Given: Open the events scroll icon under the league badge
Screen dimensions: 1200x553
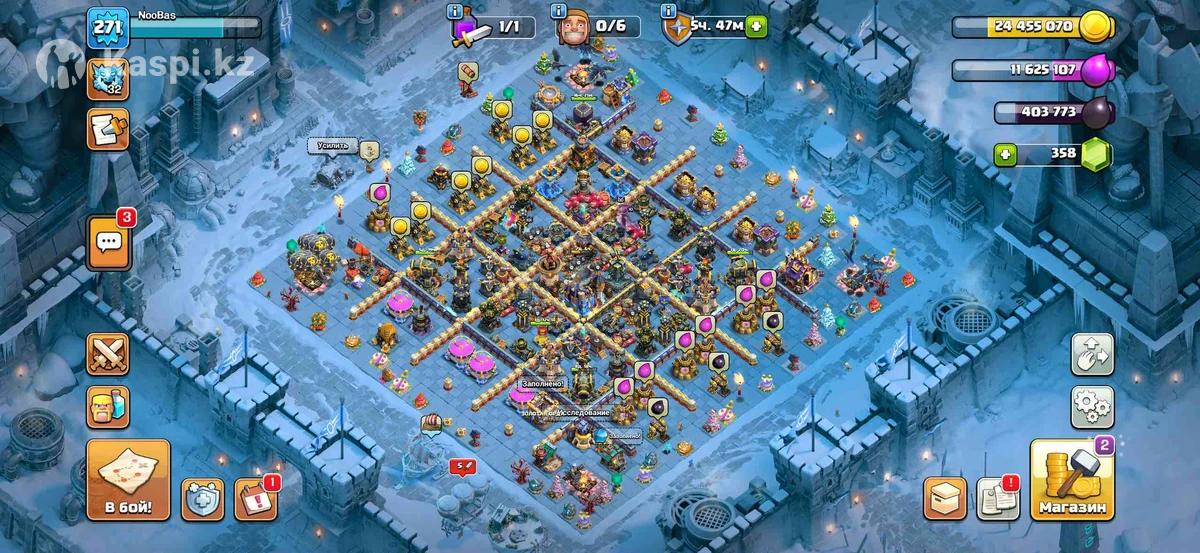Looking at the screenshot, I should coord(108,129).
